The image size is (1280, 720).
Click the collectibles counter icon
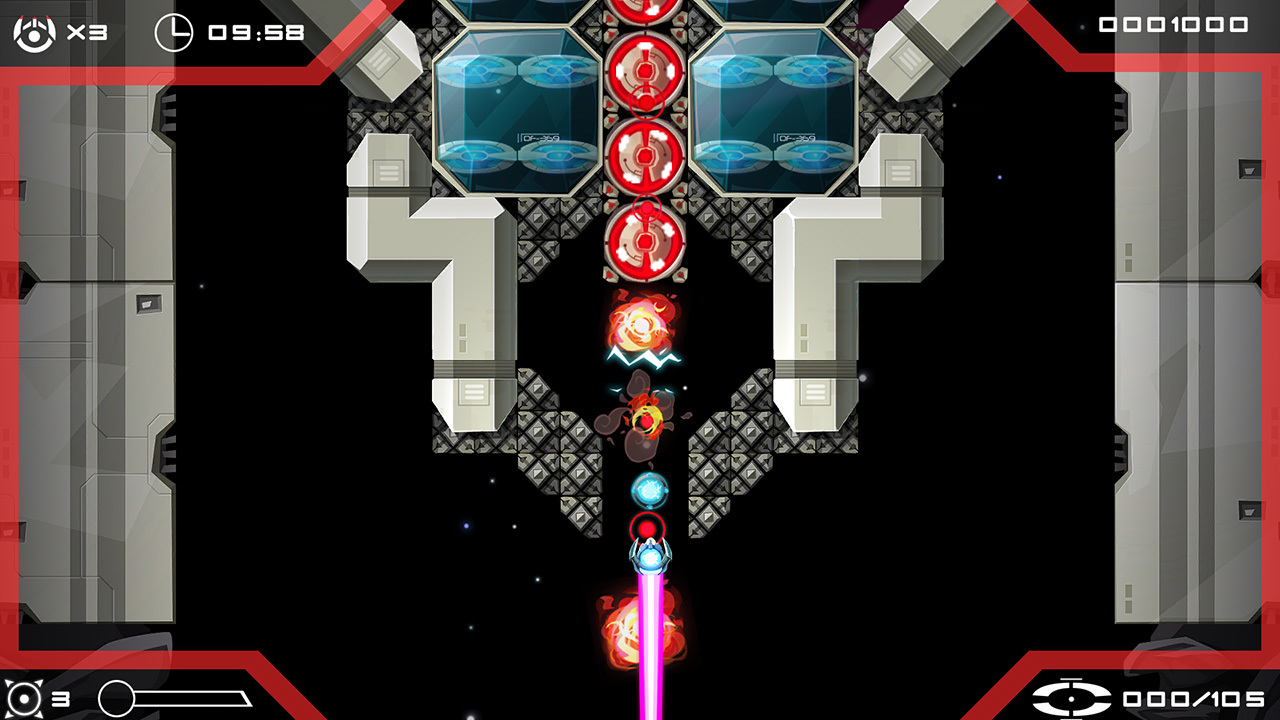pyautogui.click(x=1071, y=698)
